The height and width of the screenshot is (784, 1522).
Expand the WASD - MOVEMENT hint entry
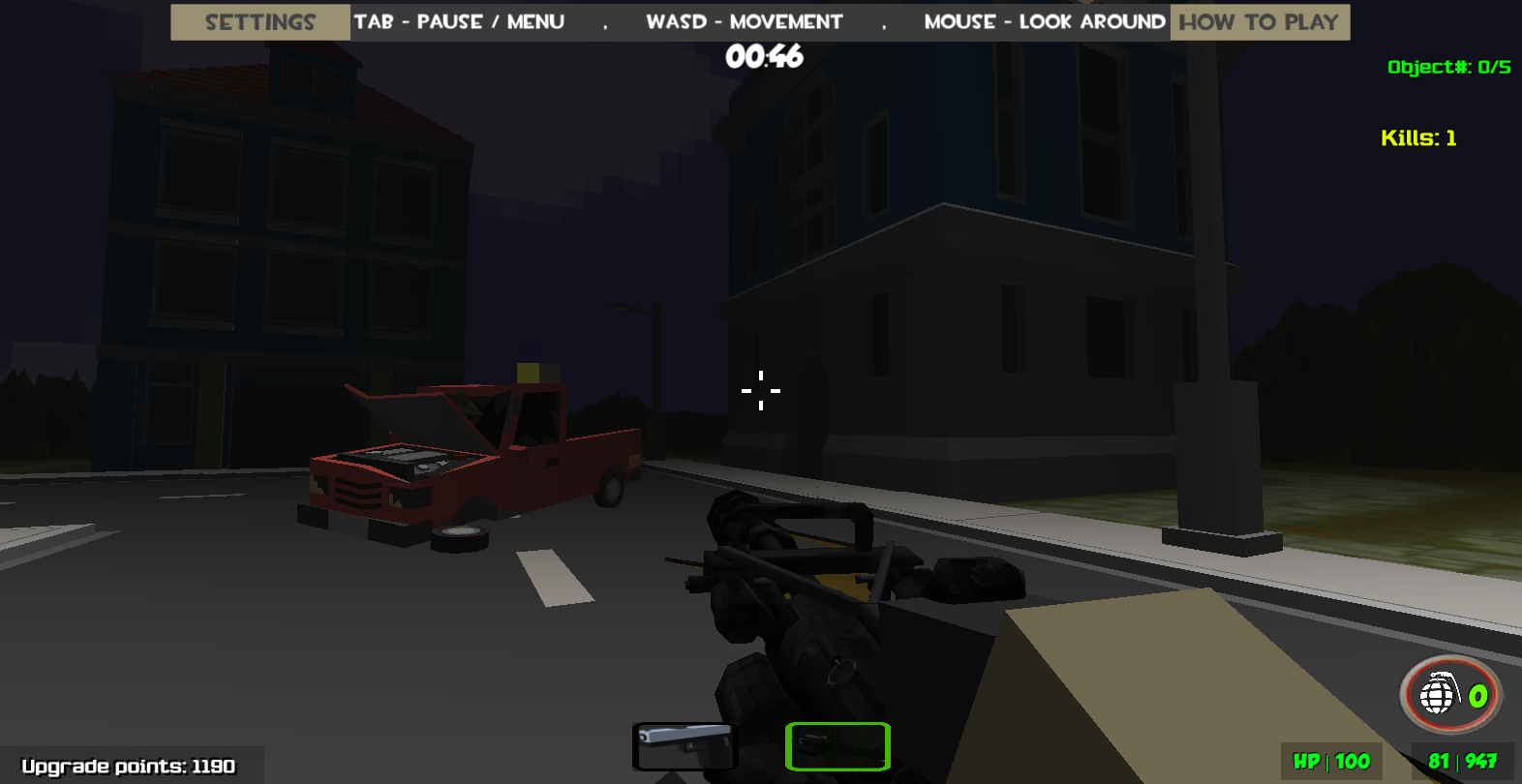point(744,21)
